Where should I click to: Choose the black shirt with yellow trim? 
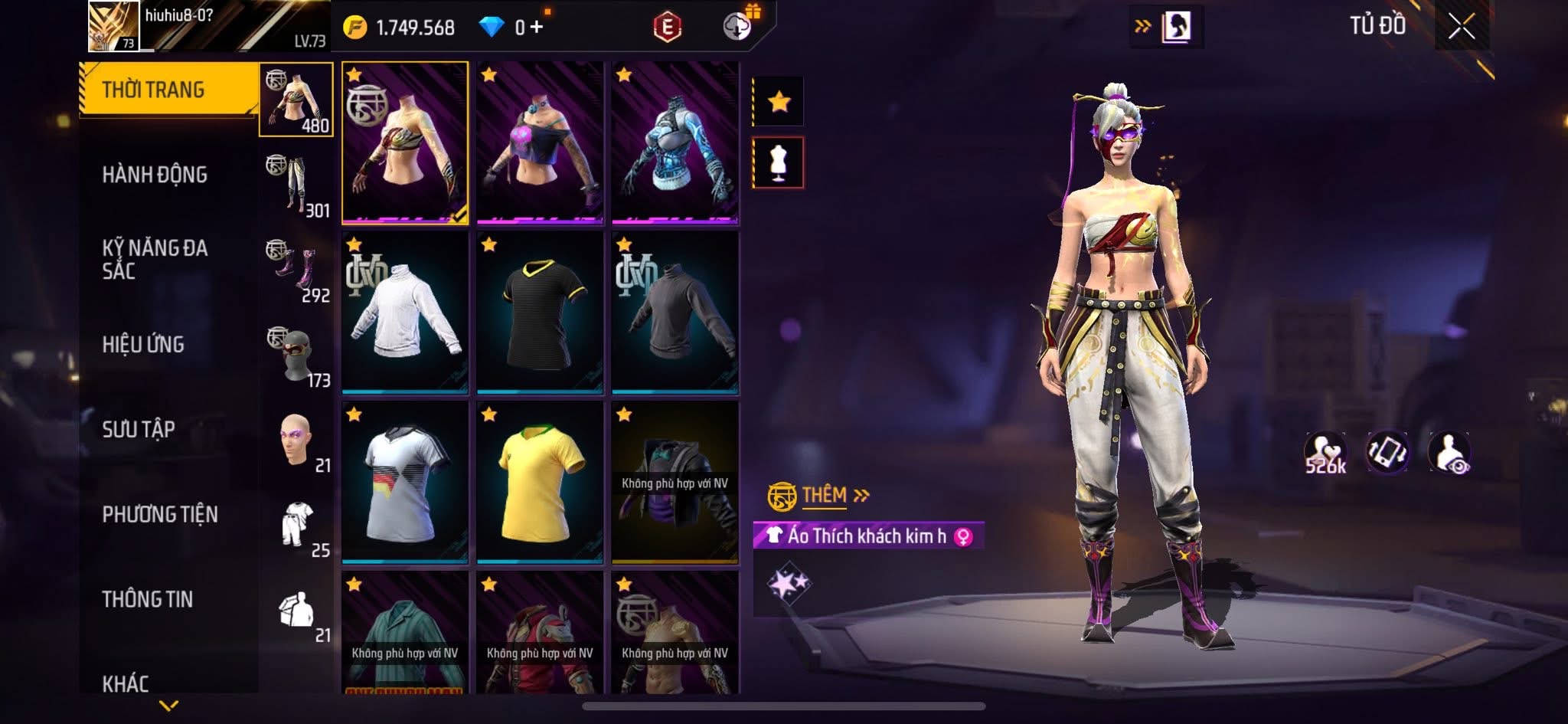click(540, 313)
